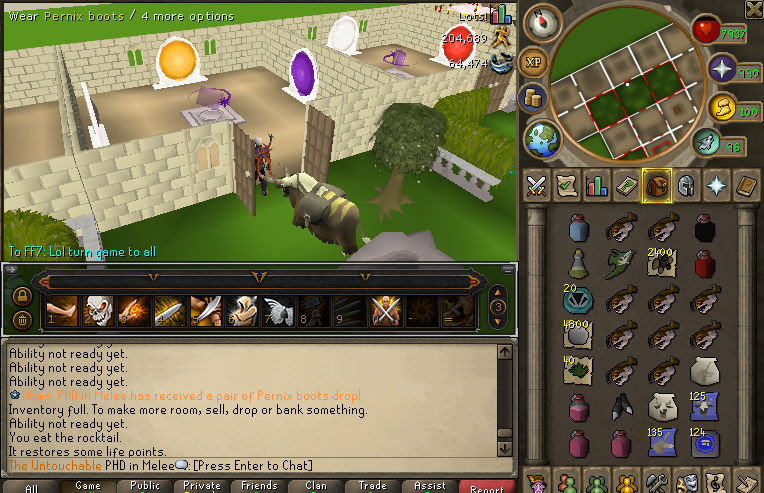Toggle the action bar padlock
The image size is (764, 493).
20,295
